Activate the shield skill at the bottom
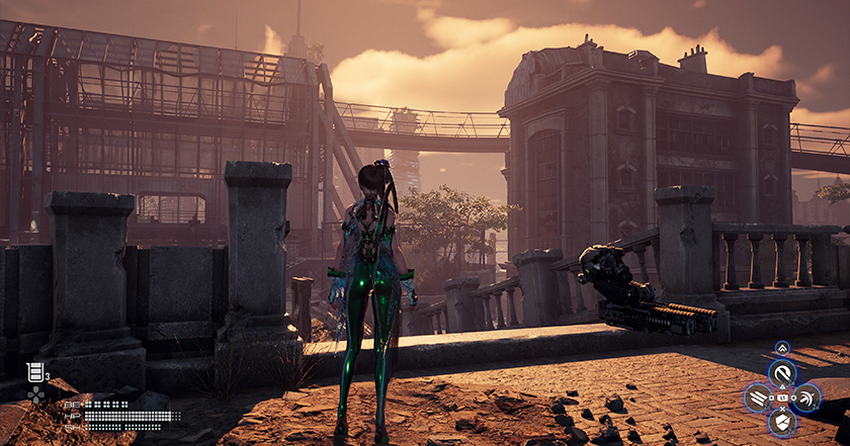 [x=782, y=423]
